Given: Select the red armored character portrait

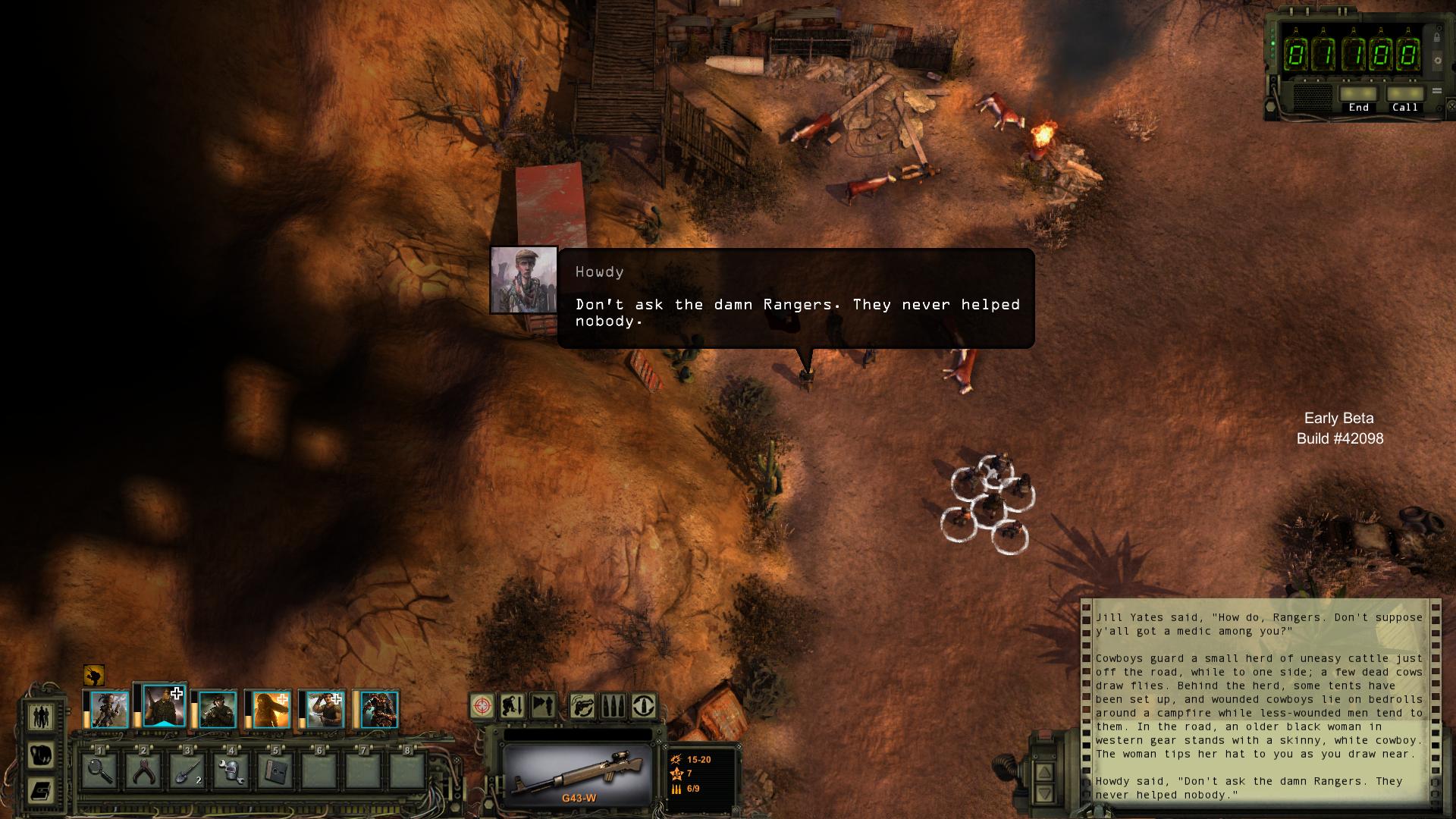Looking at the screenshot, I should pyautogui.click(x=379, y=710).
